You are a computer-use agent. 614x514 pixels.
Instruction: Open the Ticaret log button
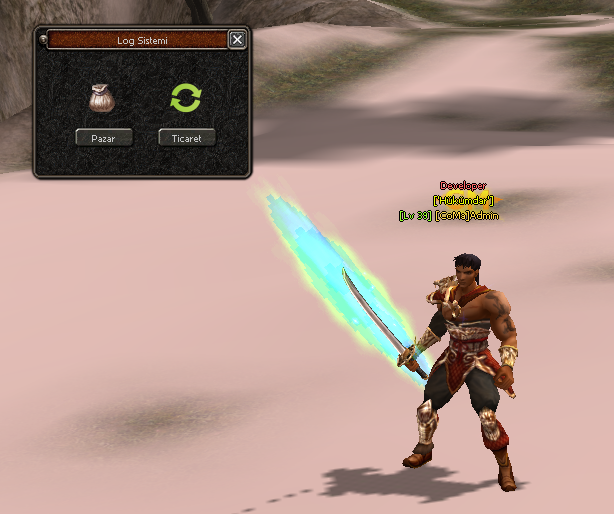[x=187, y=138]
